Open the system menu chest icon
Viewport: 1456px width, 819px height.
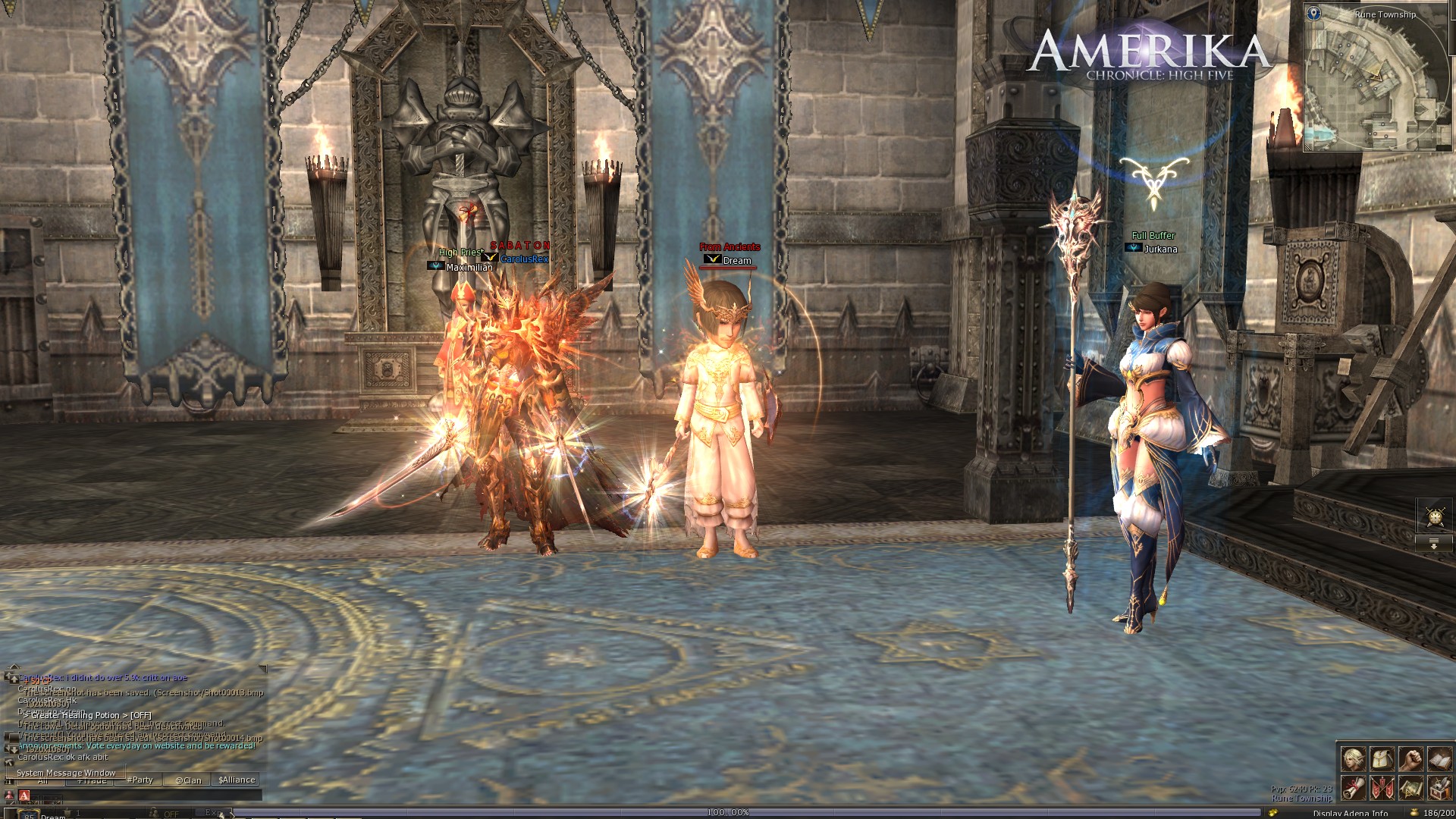pos(1439,787)
